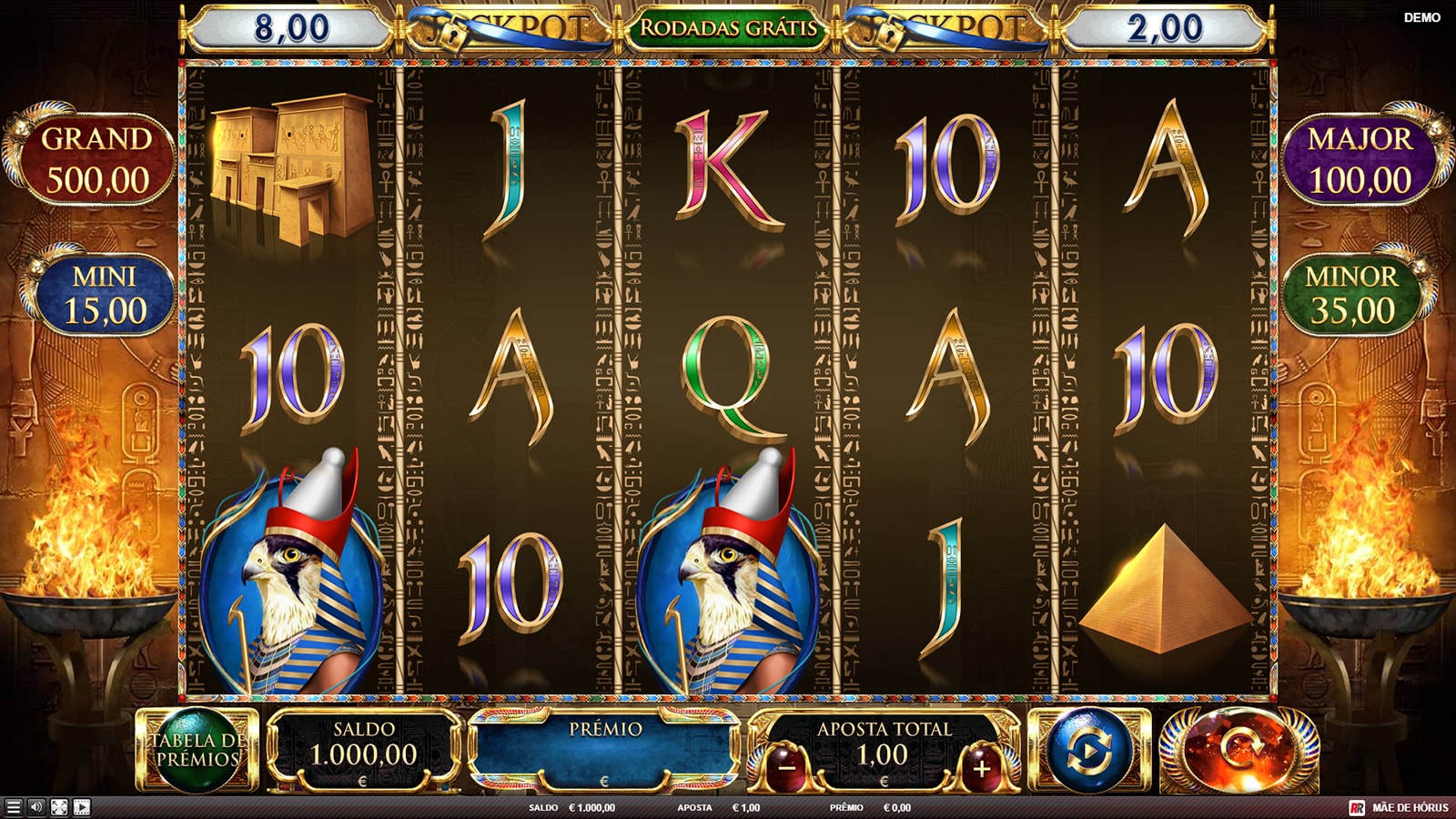1456x819 pixels.
Task: Open the hamburger menu in bottom bar
Action: [x=13, y=807]
